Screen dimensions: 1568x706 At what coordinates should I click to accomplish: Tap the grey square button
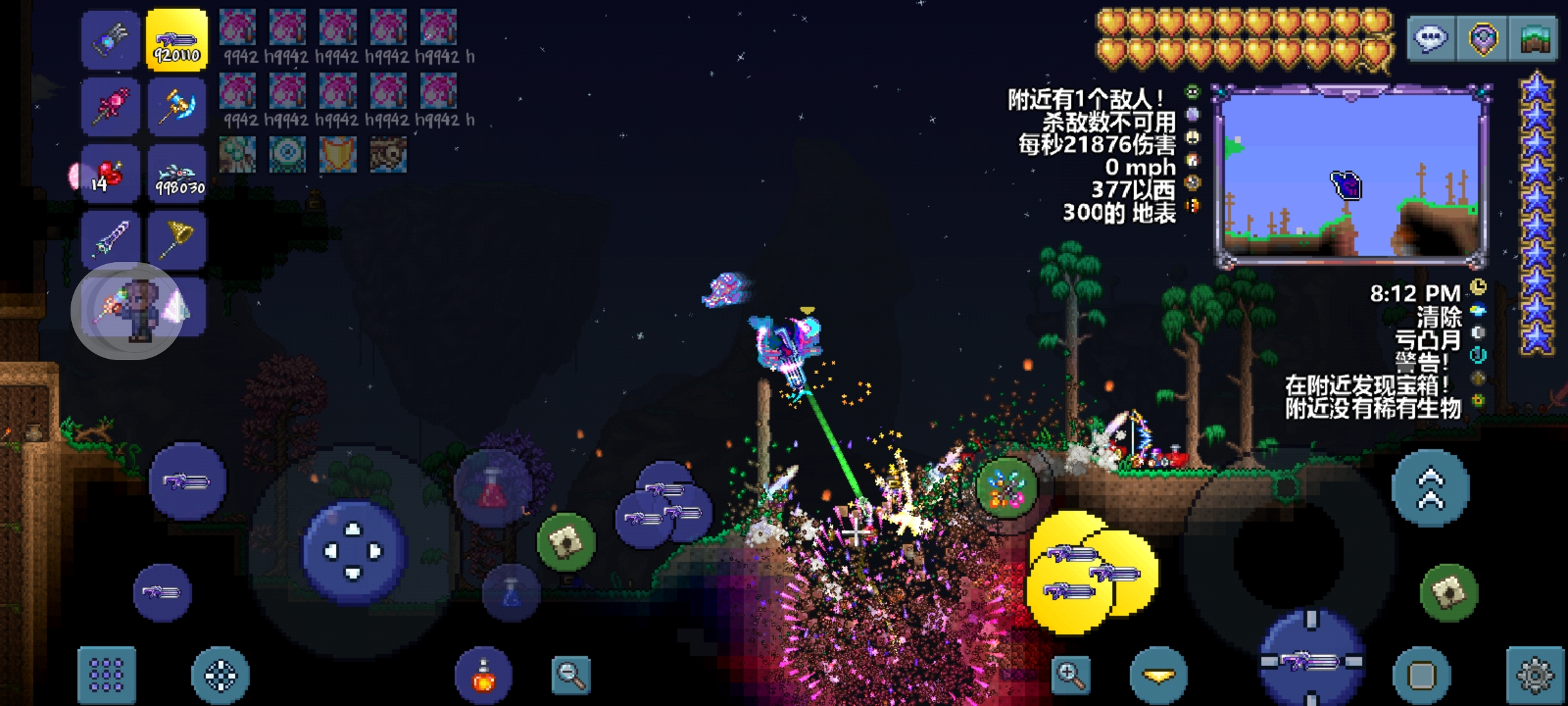1422,675
